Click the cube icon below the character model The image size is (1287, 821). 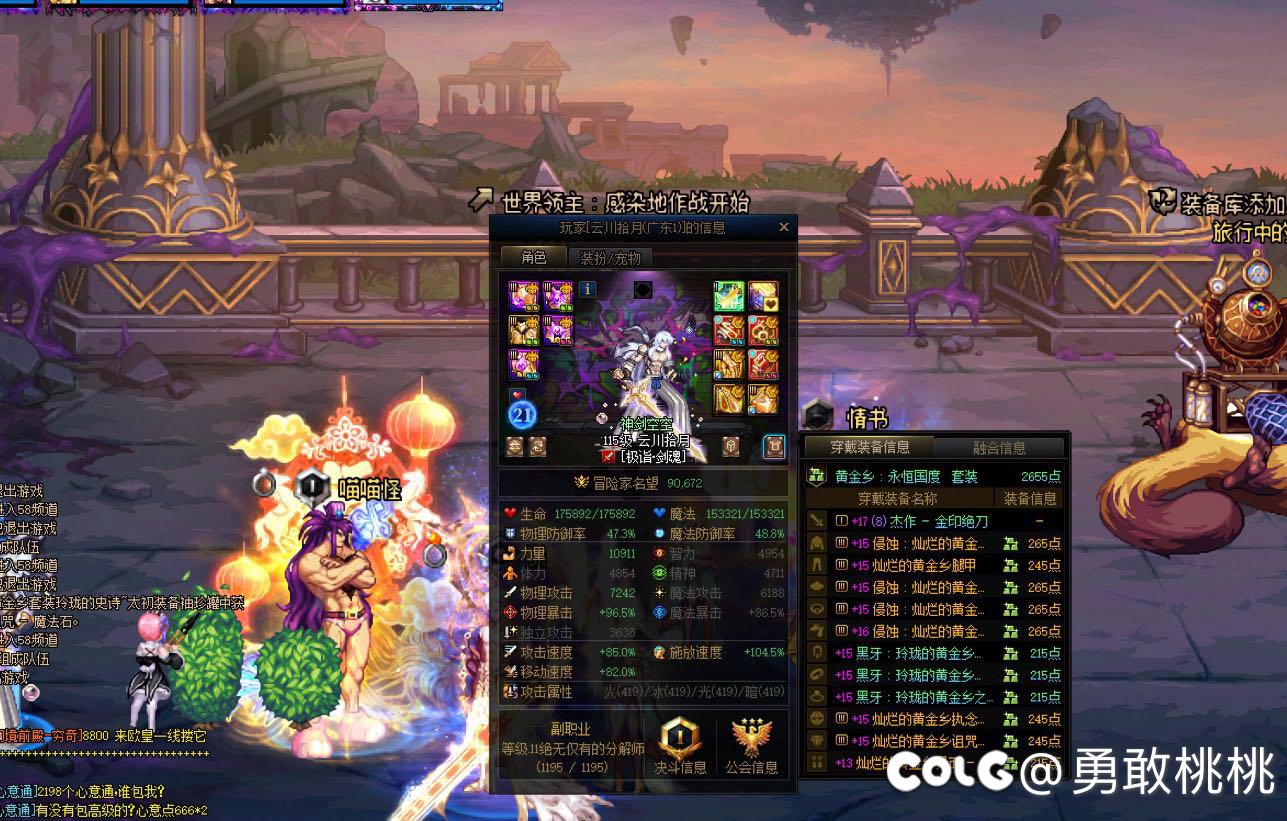731,446
